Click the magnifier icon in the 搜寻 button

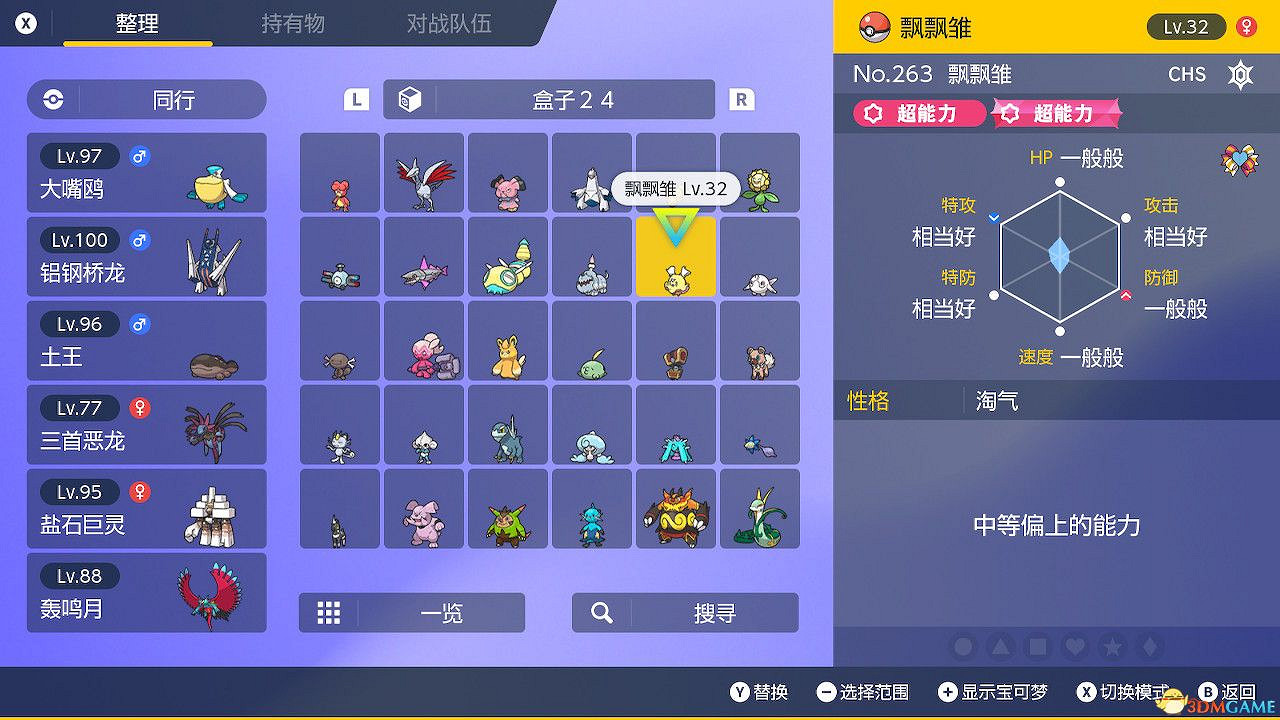pos(600,613)
